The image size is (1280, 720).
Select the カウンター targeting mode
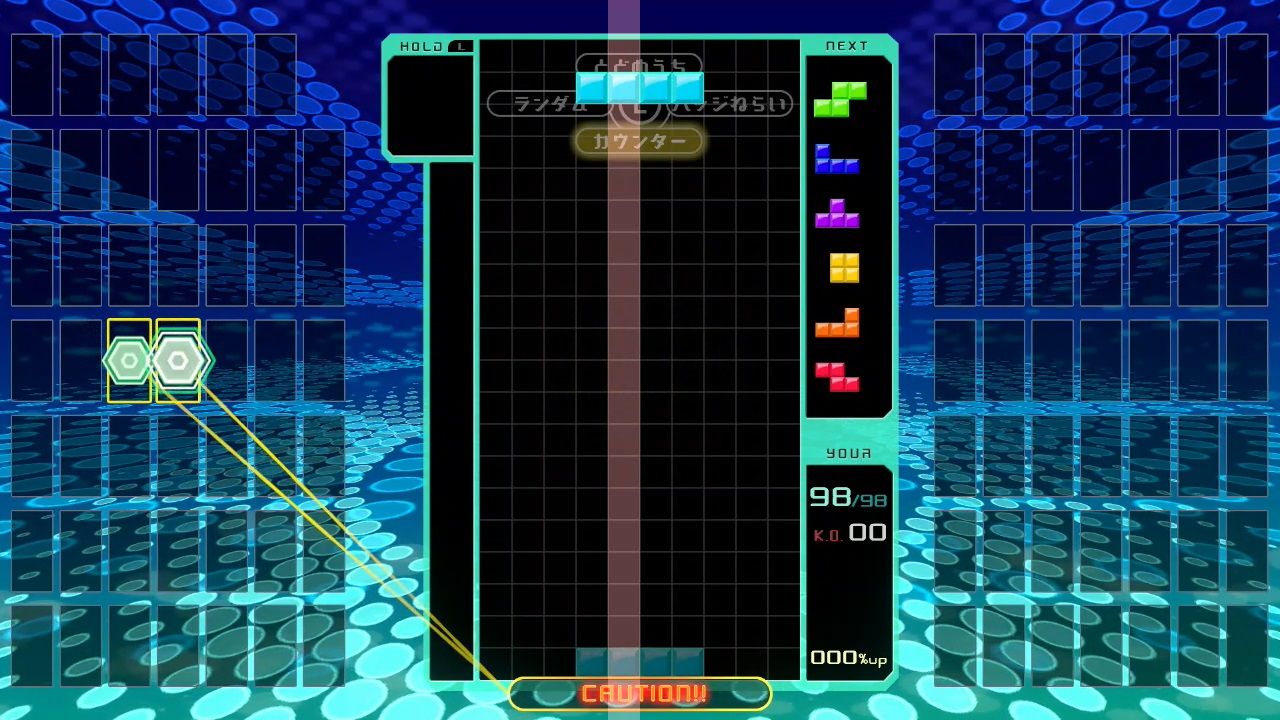(639, 140)
